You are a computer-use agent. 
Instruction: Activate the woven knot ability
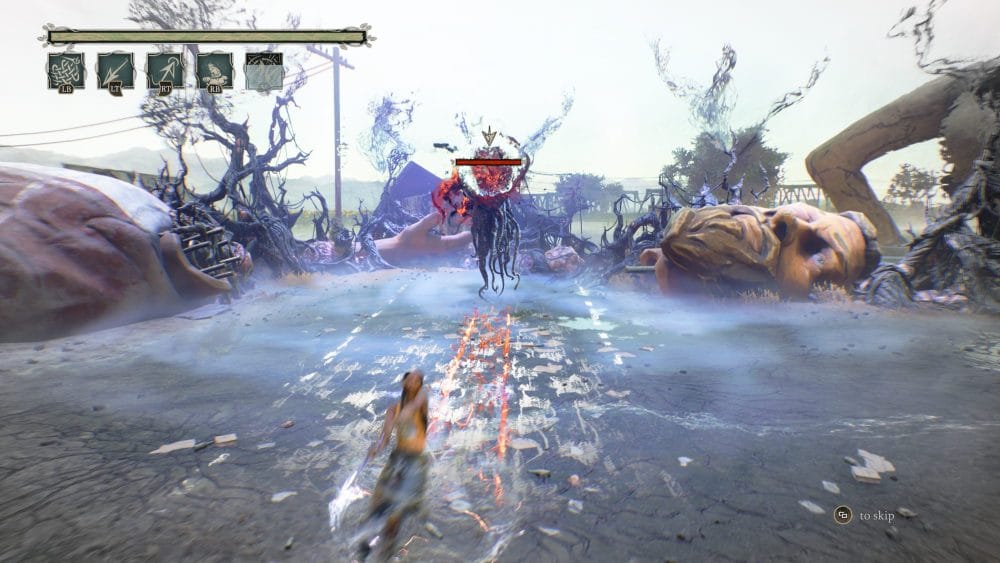pyautogui.click(x=65, y=71)
